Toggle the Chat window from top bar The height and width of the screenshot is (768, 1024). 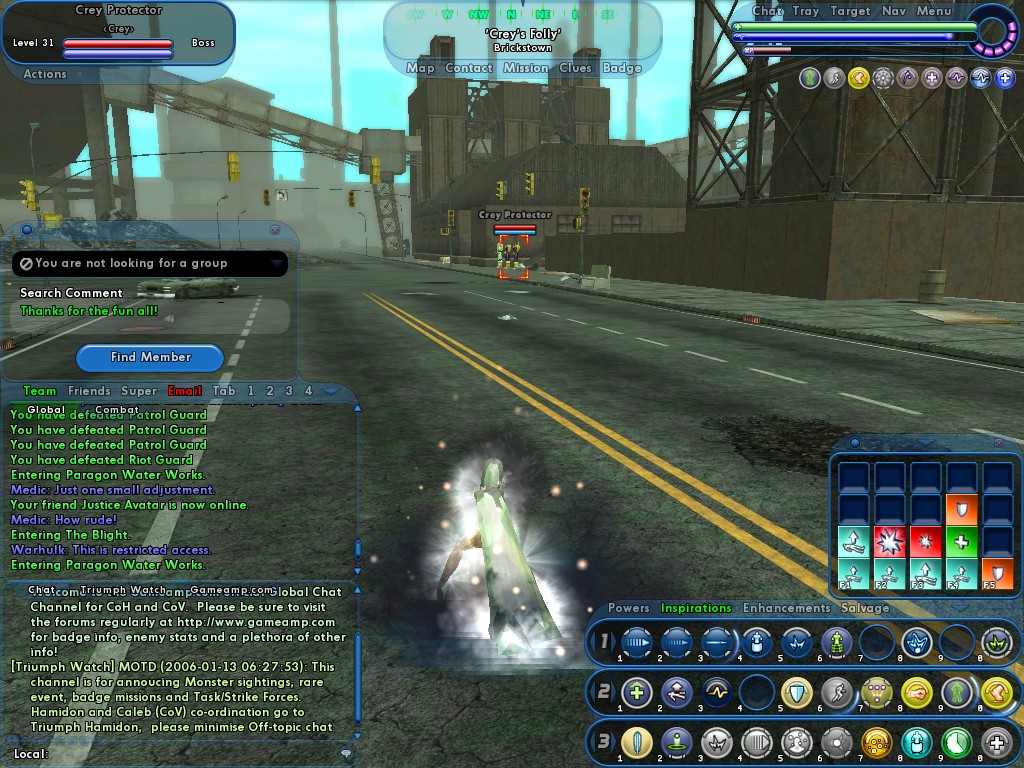767,11
